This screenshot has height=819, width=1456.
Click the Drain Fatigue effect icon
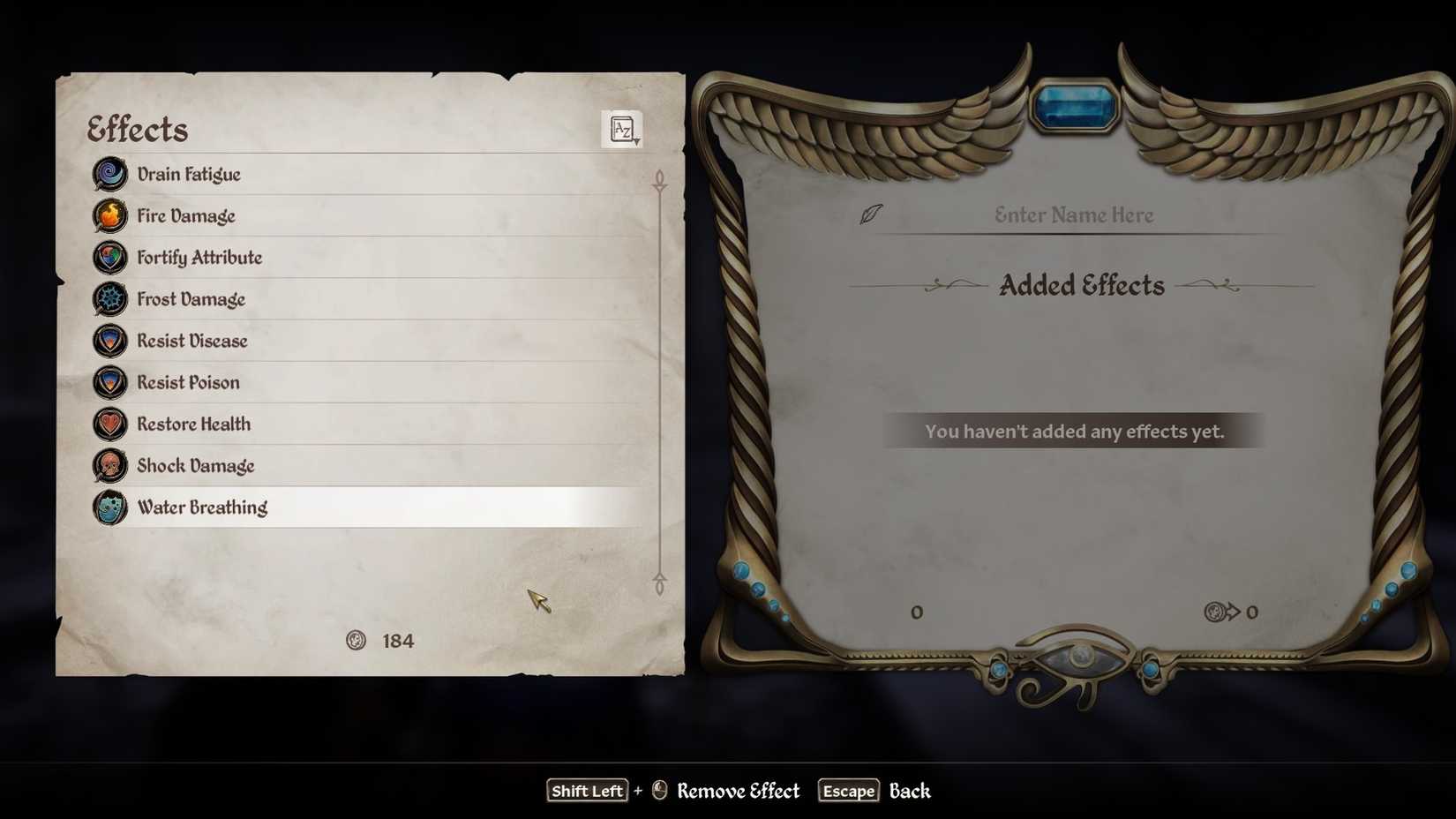tap(109, 174)
